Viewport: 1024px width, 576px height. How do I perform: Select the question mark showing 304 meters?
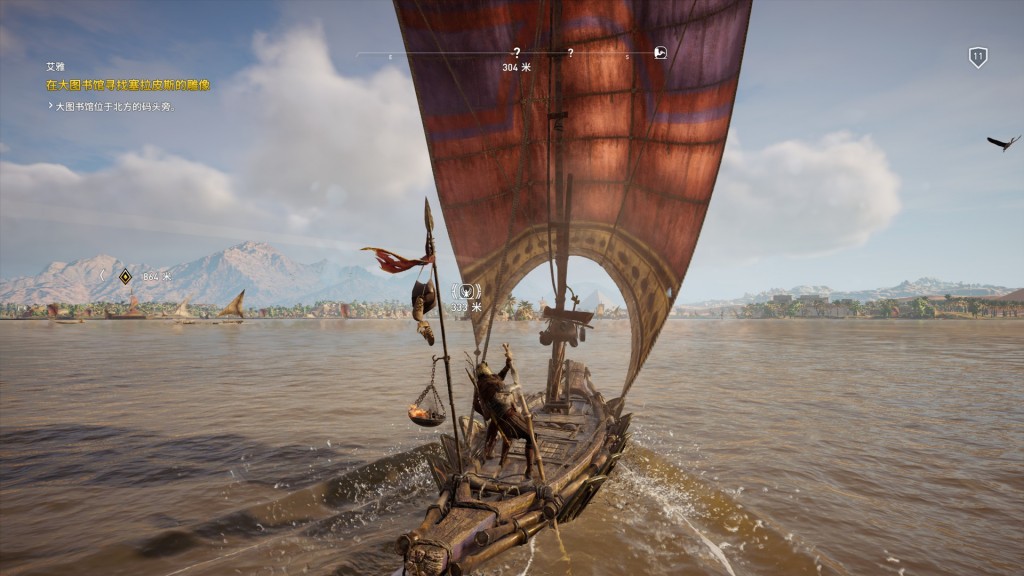click(516, 53)
